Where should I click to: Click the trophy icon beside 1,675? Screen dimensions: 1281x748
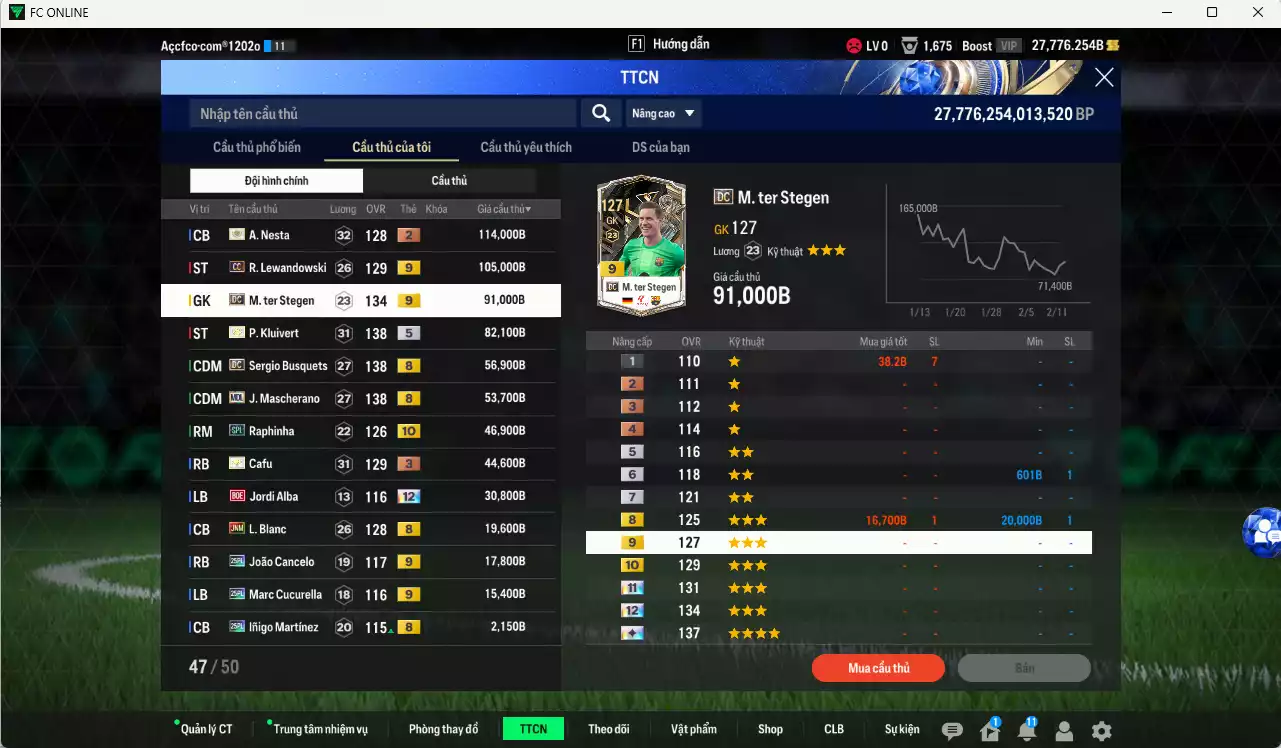click(908, 44)
